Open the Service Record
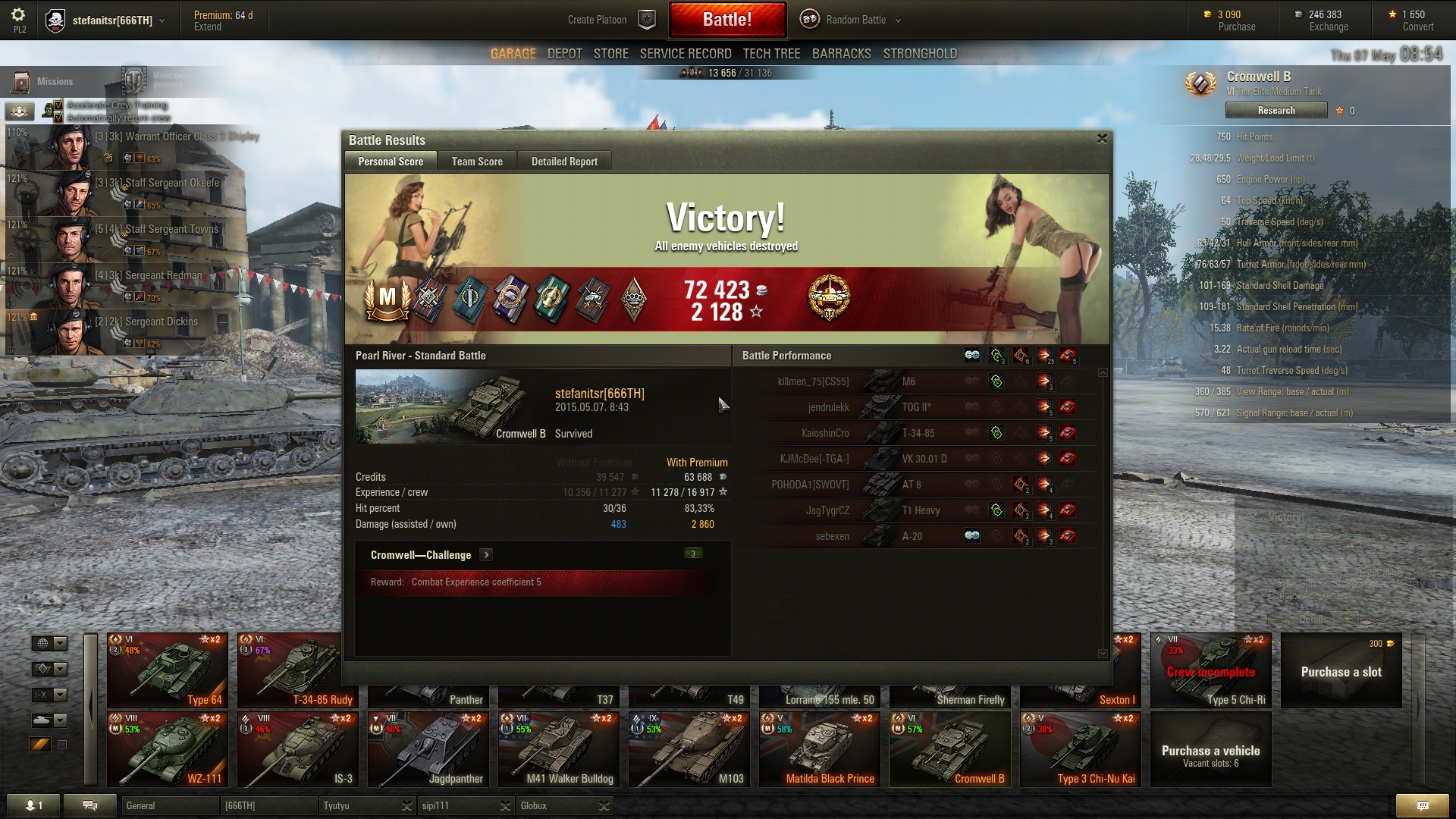The width and height of the screenshot is (1456, 819). 686,54
